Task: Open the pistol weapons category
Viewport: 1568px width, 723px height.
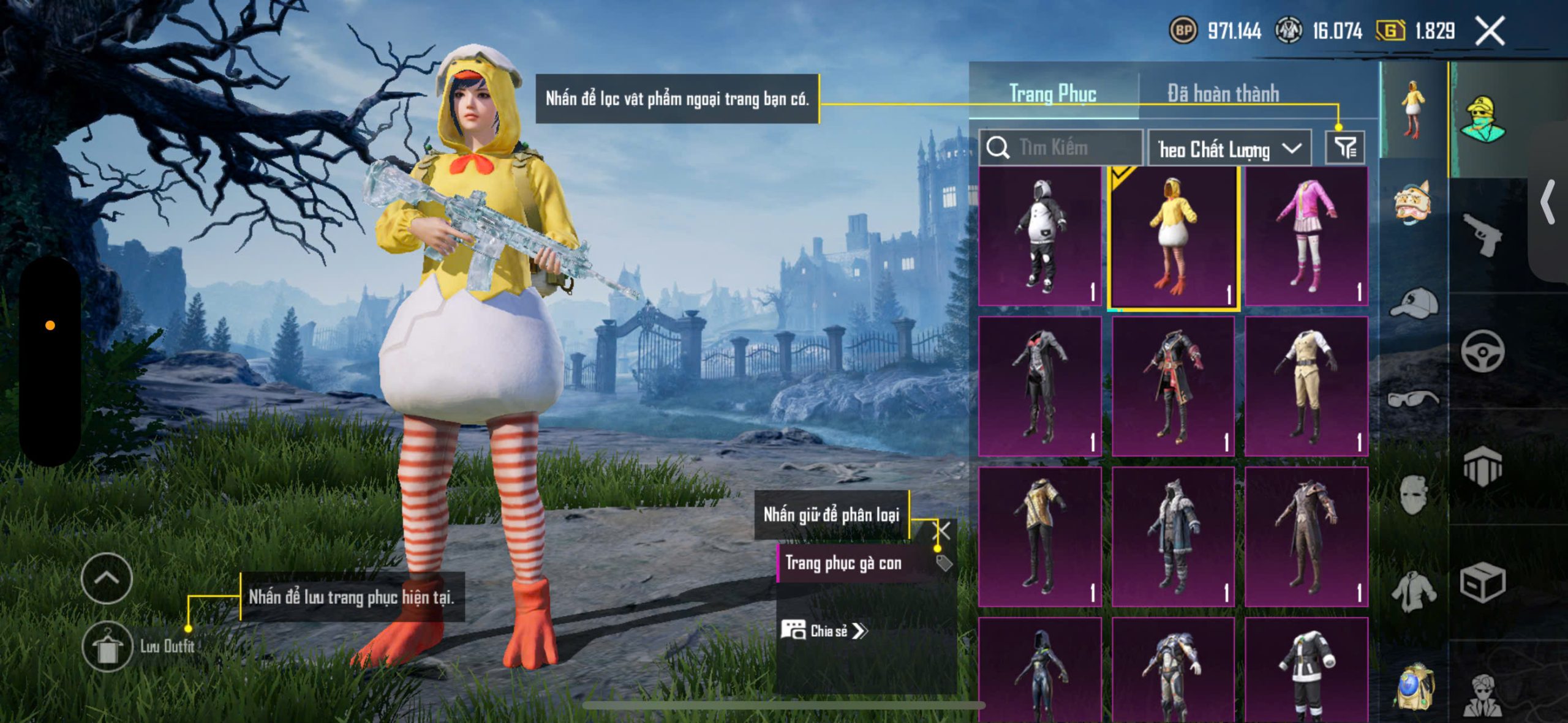Action: 1482,234
